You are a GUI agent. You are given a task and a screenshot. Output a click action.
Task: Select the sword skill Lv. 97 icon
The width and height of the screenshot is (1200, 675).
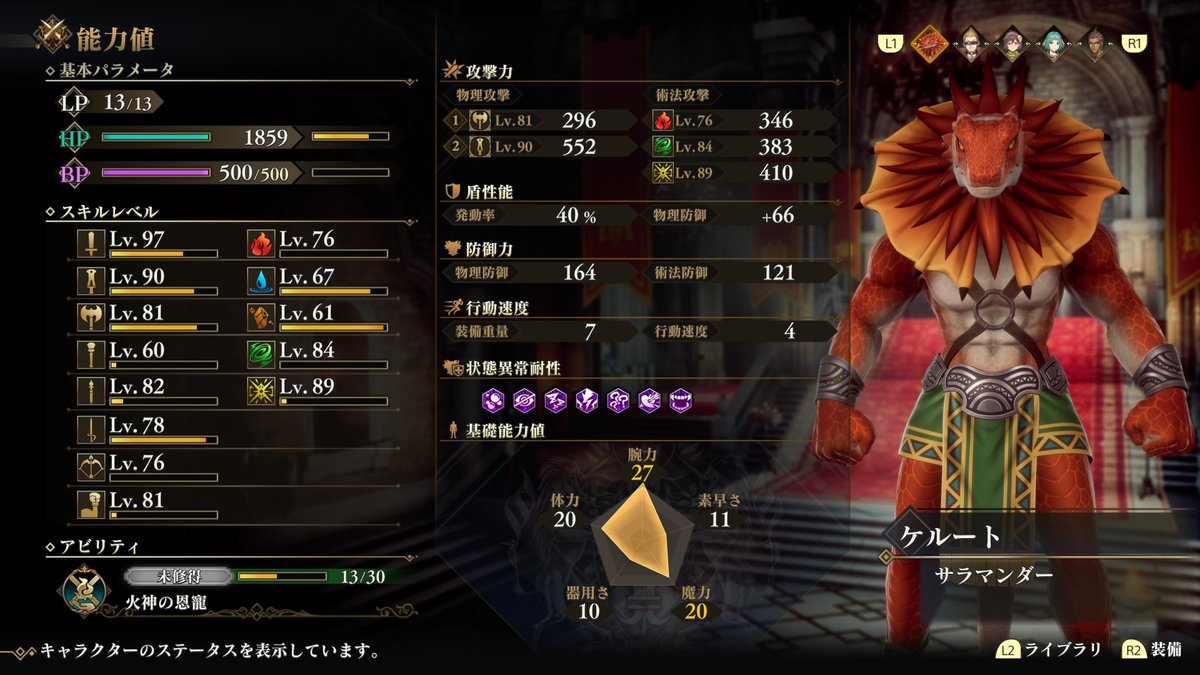coord(92,241)
